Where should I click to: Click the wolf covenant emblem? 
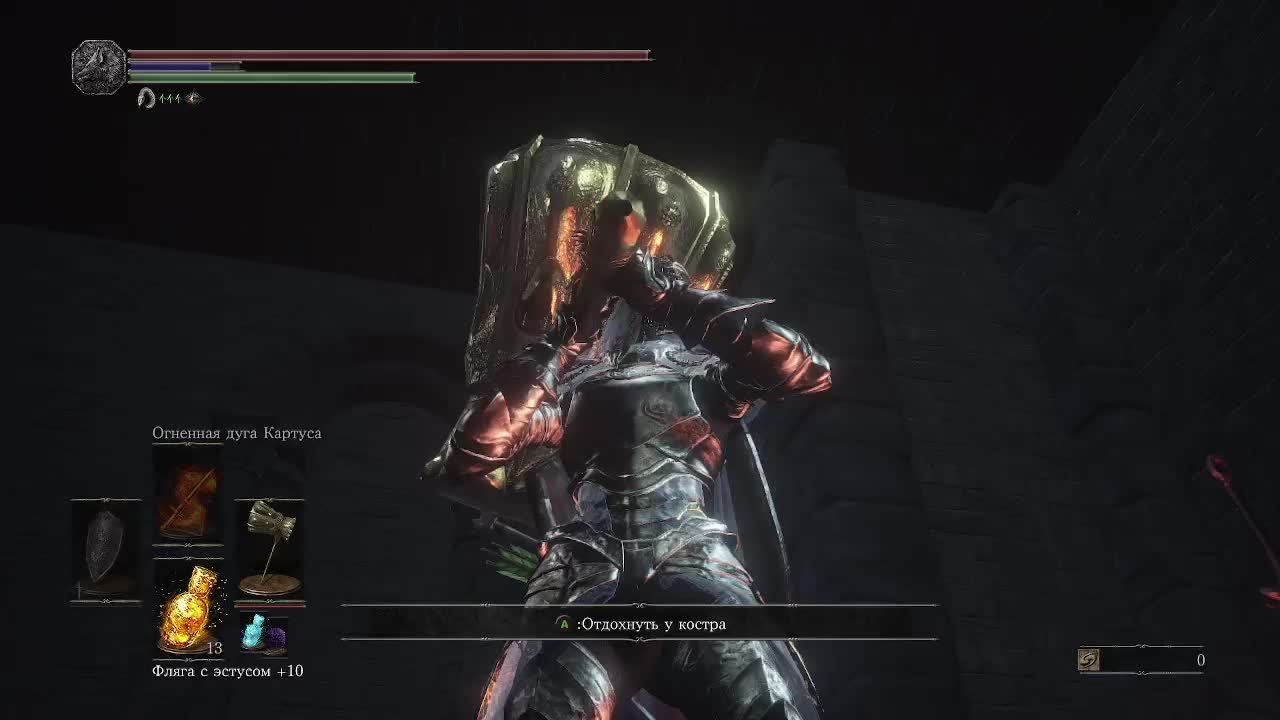[x=99, y=67]
